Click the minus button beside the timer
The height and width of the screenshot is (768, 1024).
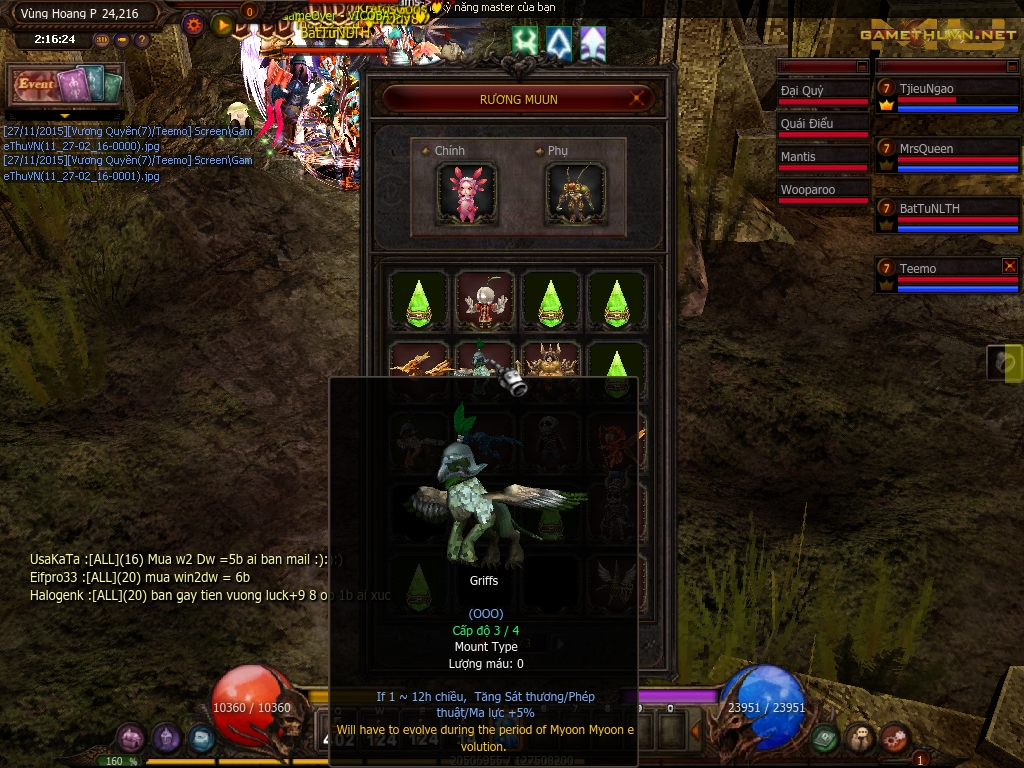coord(122,40)
